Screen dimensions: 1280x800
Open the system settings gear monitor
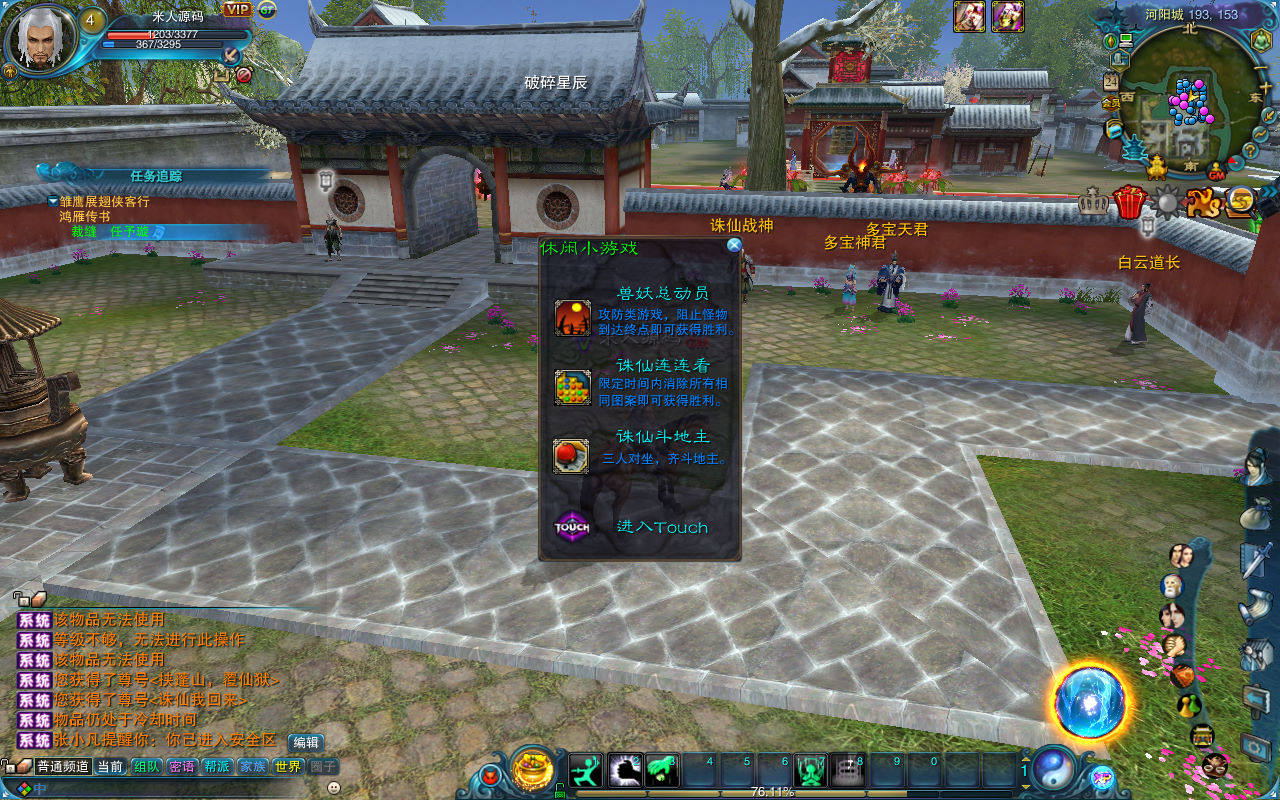[1256, 746]
